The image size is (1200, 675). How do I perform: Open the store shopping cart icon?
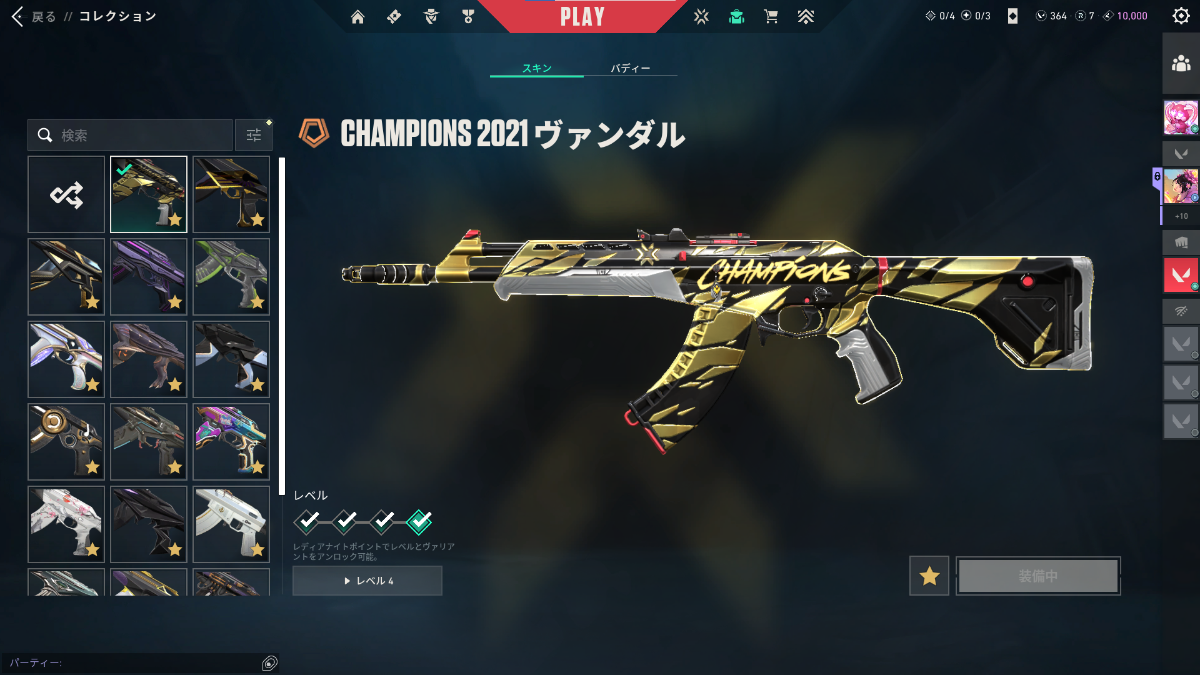pyautogui.click(x=770, y=16)
